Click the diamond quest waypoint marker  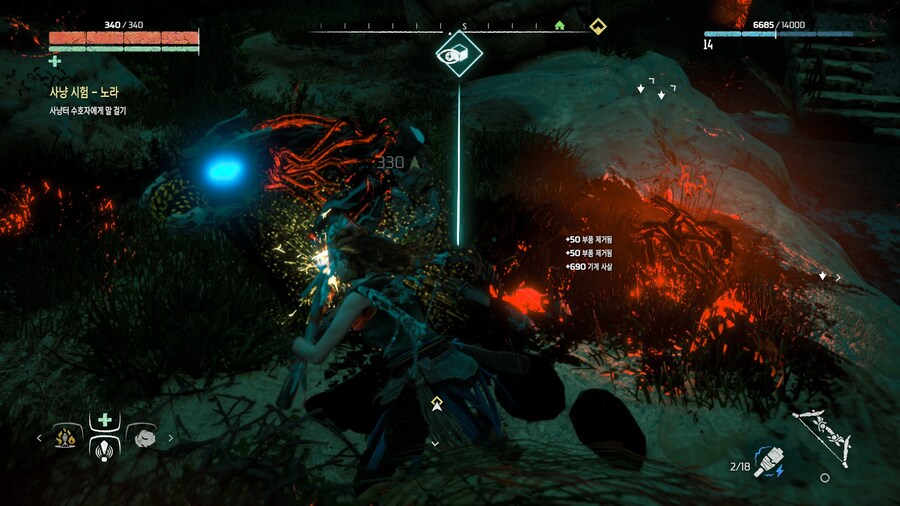[x=459, y=54]
